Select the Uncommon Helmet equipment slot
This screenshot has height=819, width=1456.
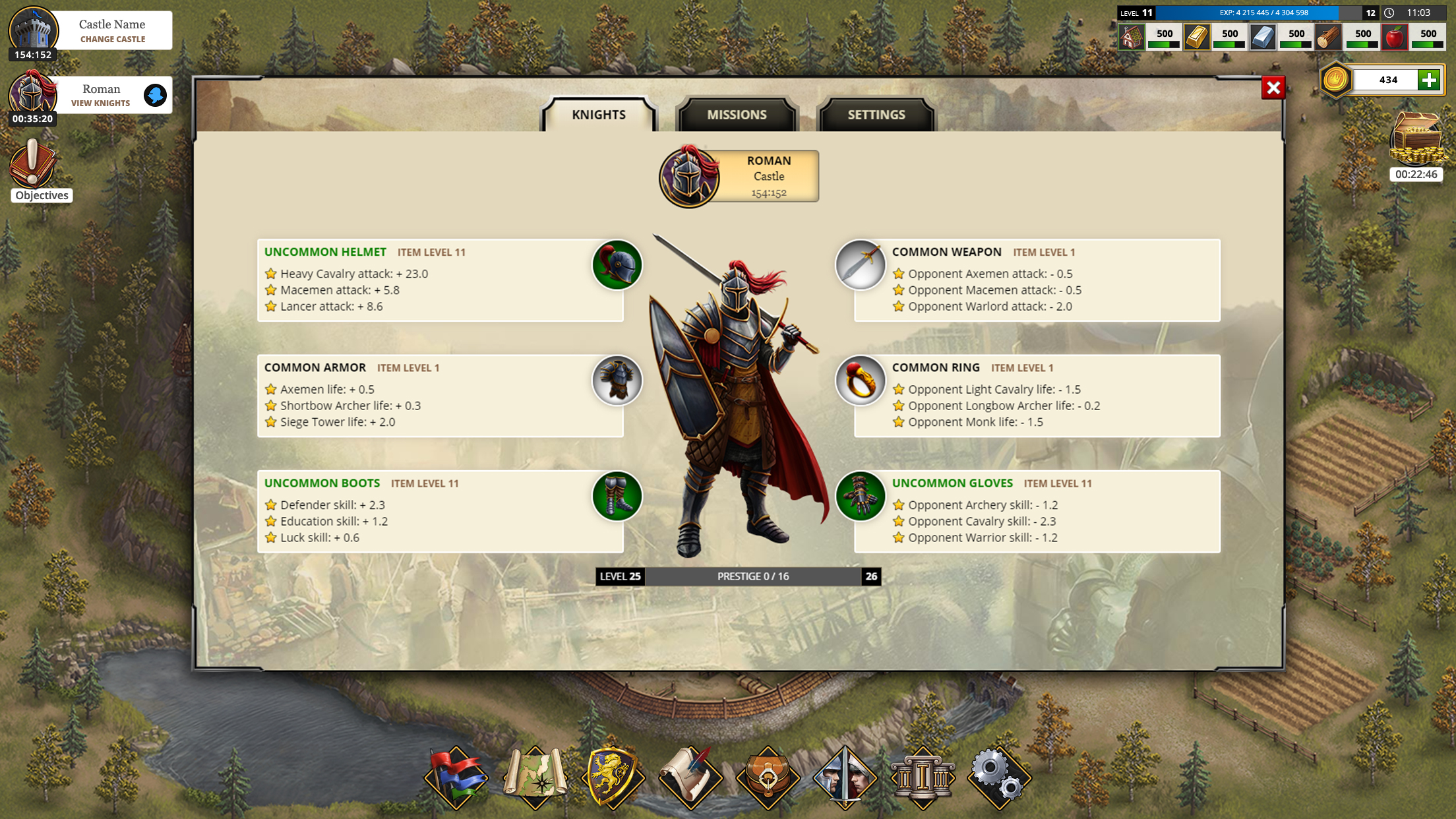(x=616, y=264)
